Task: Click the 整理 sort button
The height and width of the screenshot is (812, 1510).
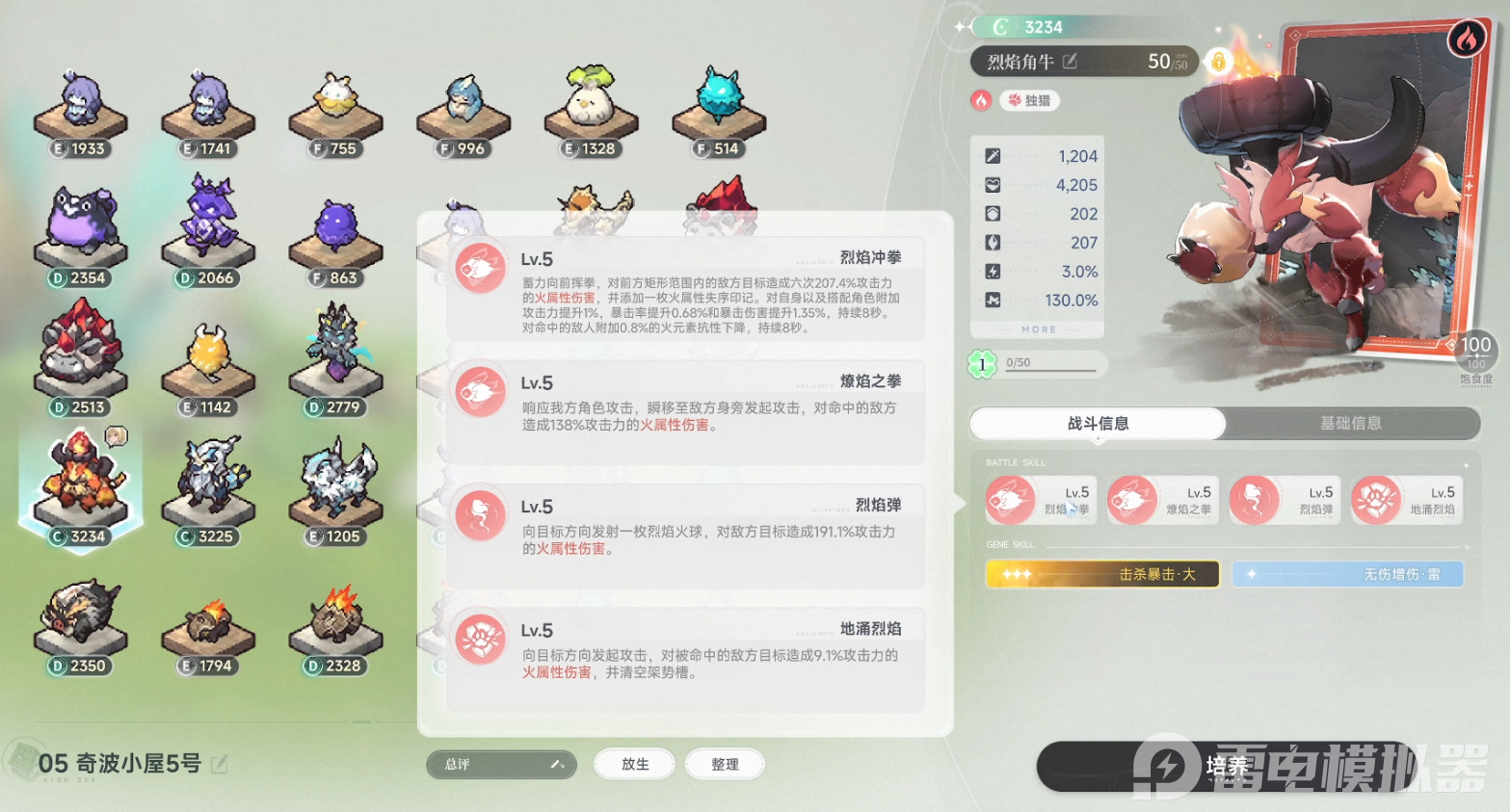Action: coord(725,764)
